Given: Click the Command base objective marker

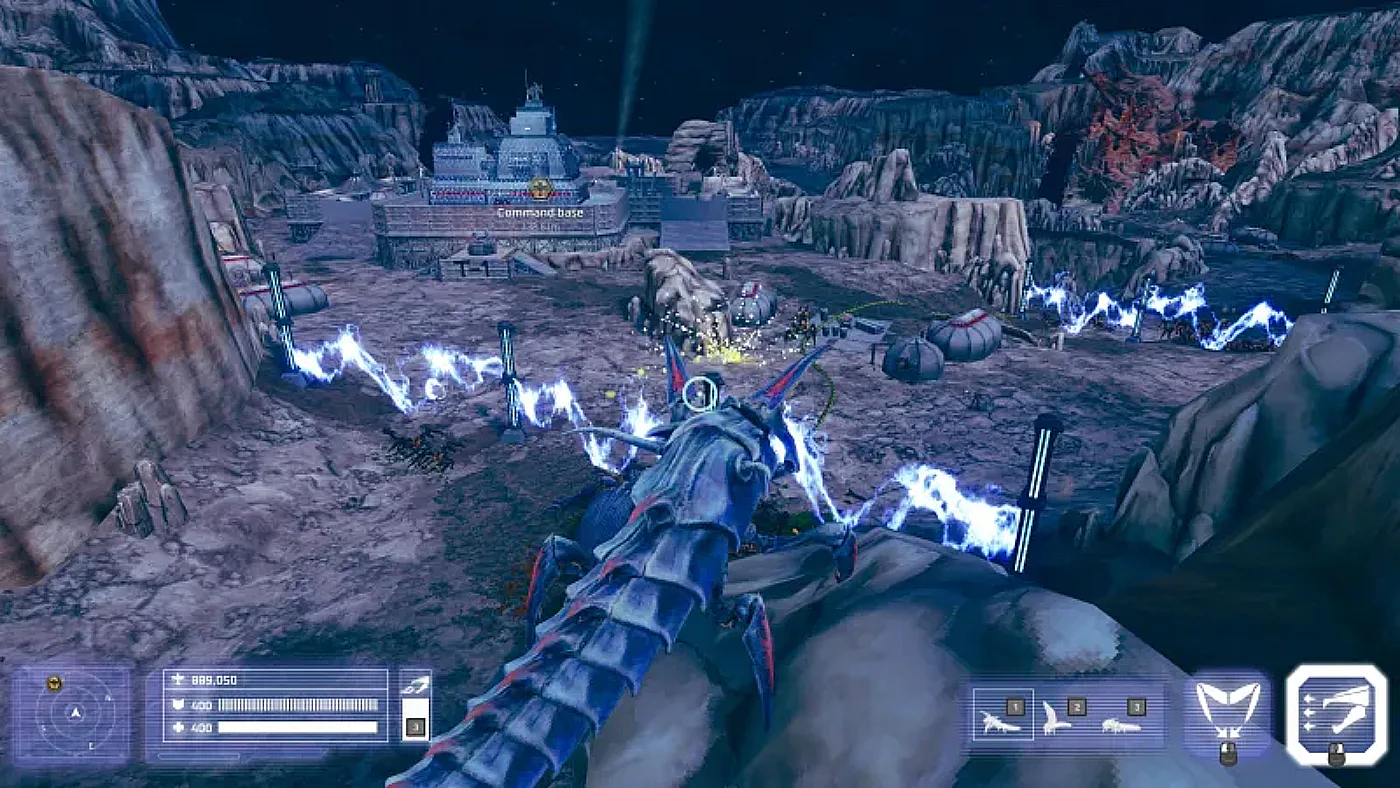Looking at the screenshot, I should point(541,189).
